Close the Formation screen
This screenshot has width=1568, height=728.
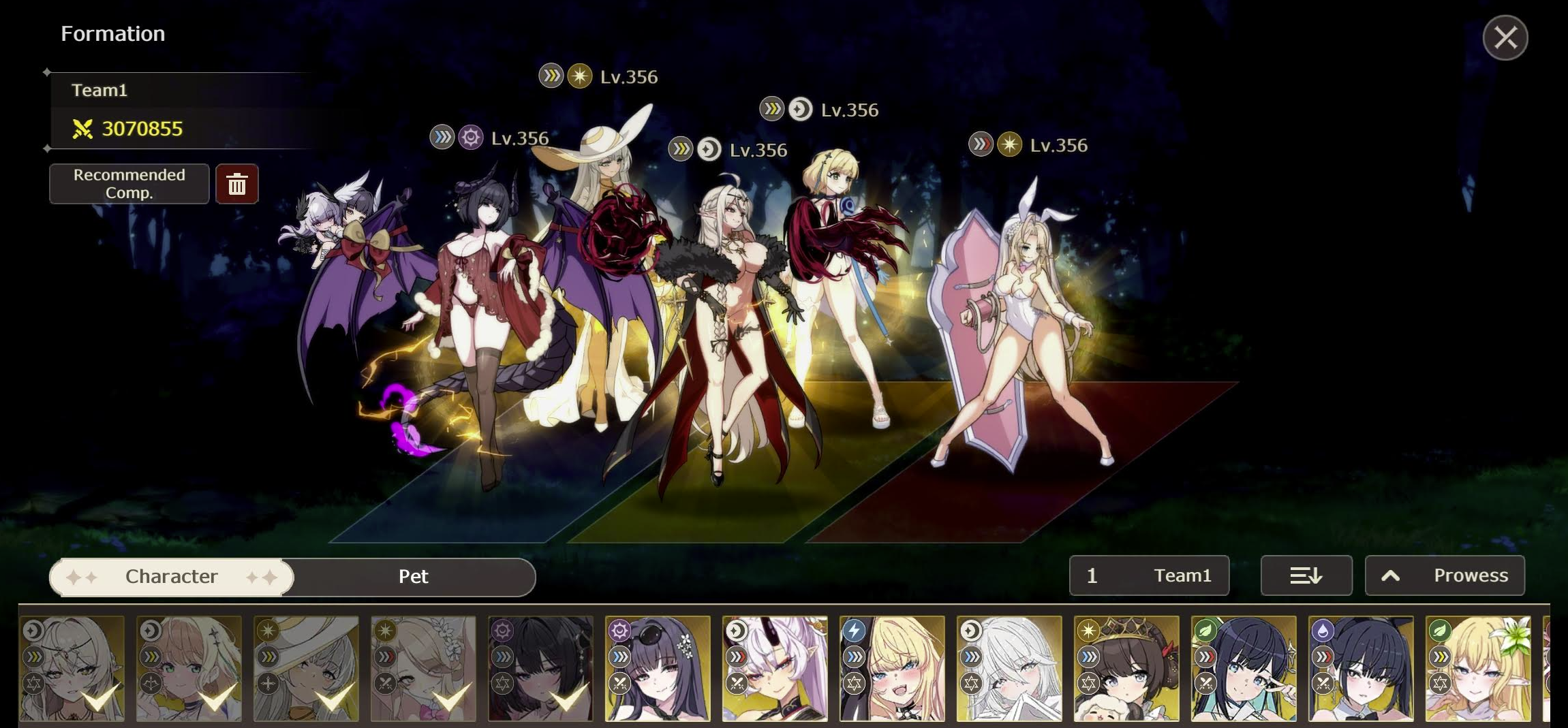pyautogui.click(x=1505, y=37)
